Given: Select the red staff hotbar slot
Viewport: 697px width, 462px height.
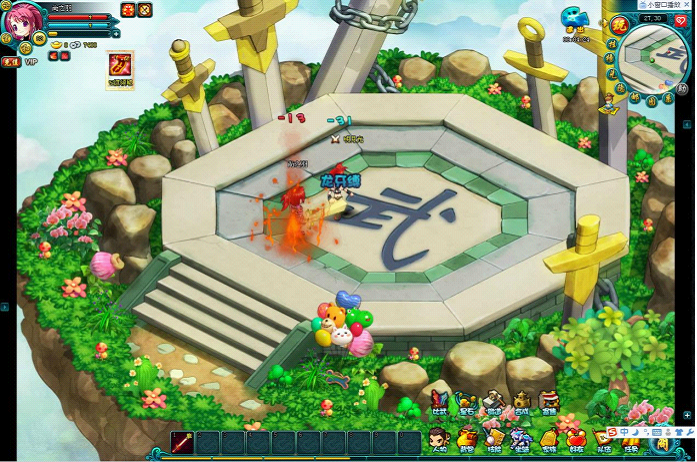Looking at the screenshot, I should pyautogui.click(x=182, y=443).
